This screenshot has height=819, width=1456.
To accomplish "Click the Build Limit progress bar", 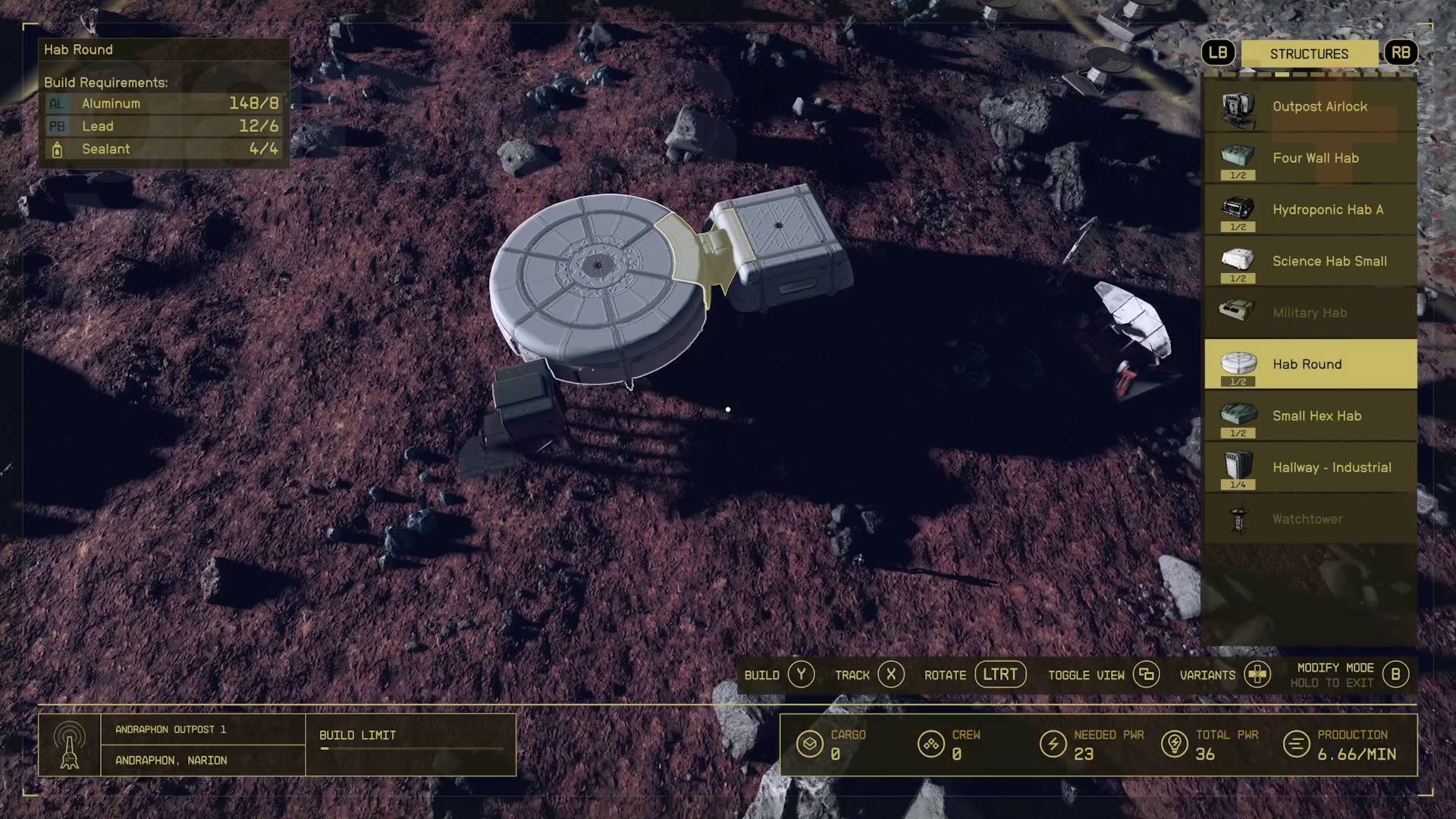I will coord(410,749).
